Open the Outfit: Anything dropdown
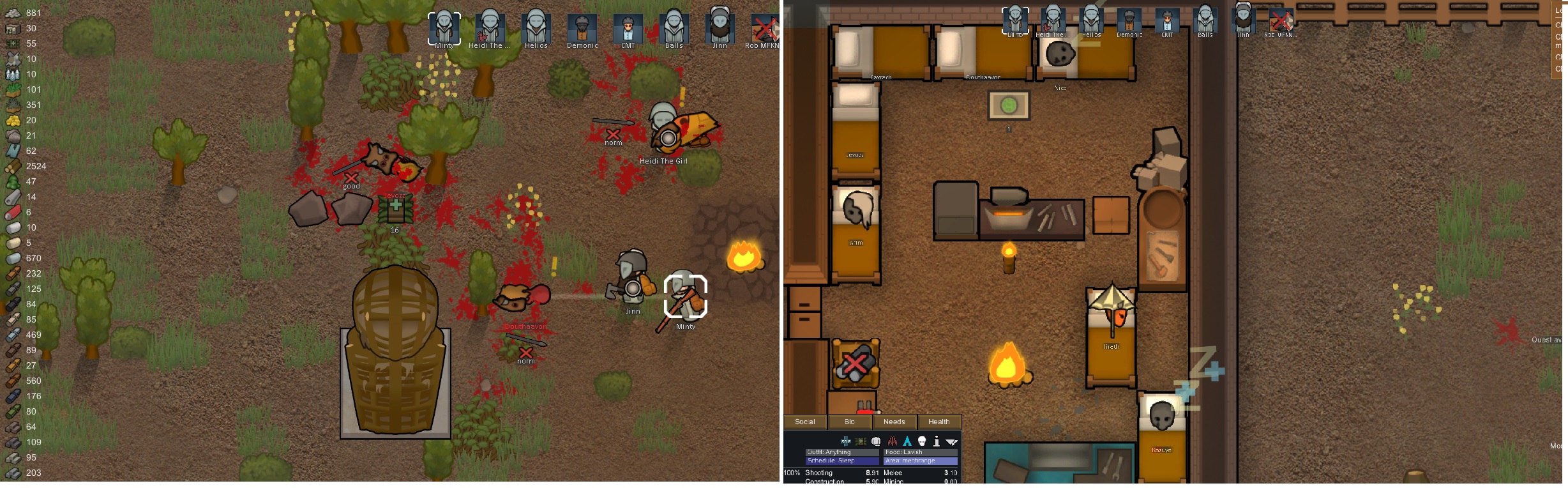Image resolution: width=1568 pixels, height=488 pixels. (843, 452)
